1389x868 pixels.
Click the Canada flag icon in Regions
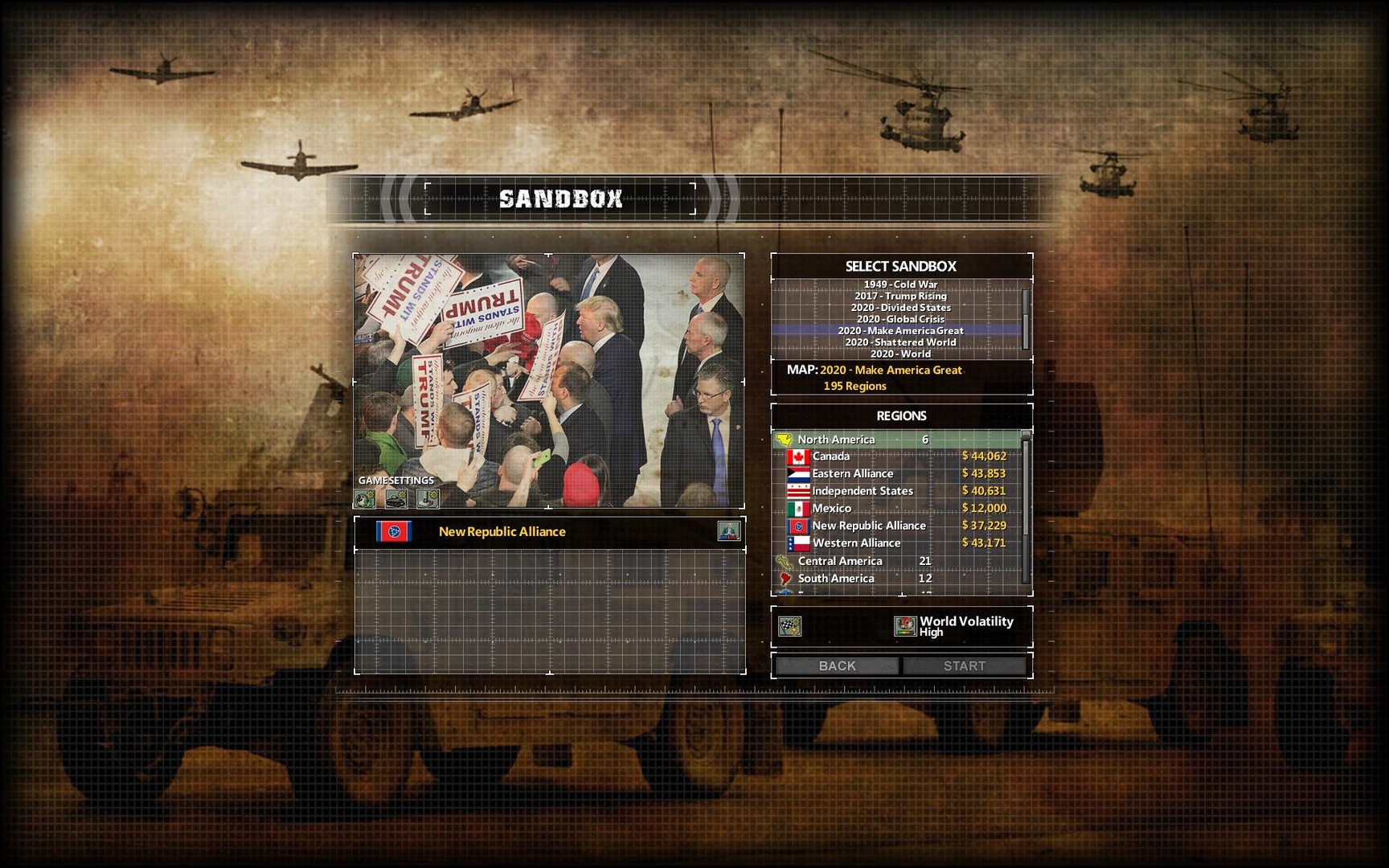[x=797, y=456]
